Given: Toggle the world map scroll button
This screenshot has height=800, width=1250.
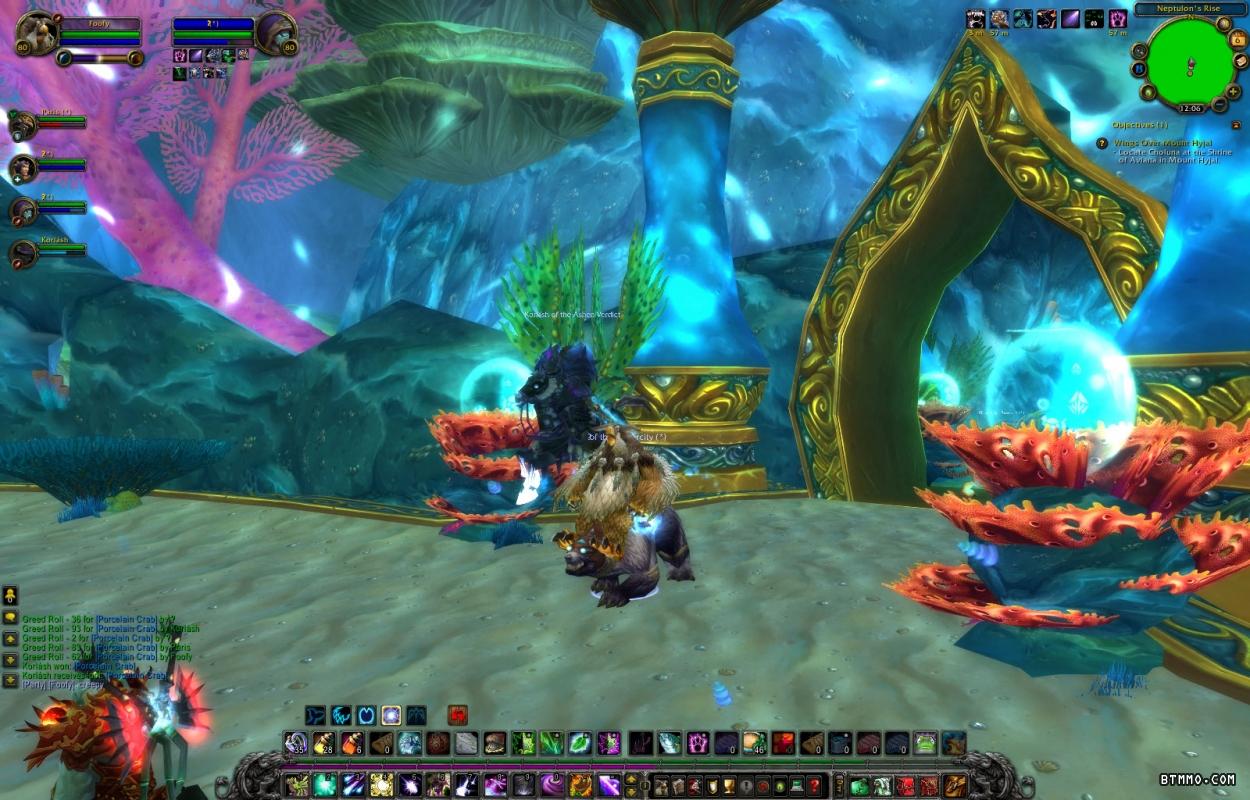Looking at the screenshot, I should (x=1240, y=62).
